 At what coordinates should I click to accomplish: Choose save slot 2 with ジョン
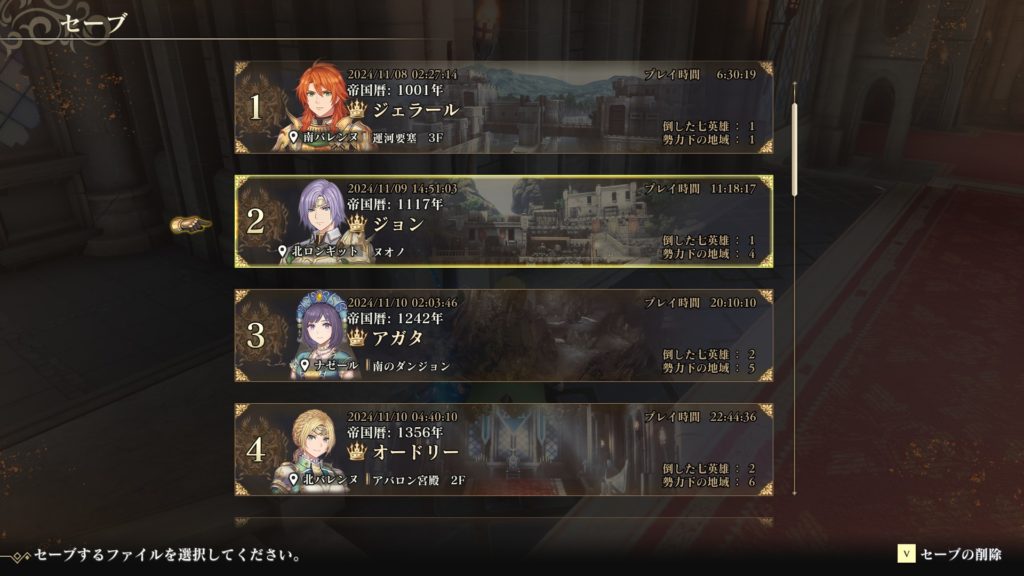click(x=503, y=222)
